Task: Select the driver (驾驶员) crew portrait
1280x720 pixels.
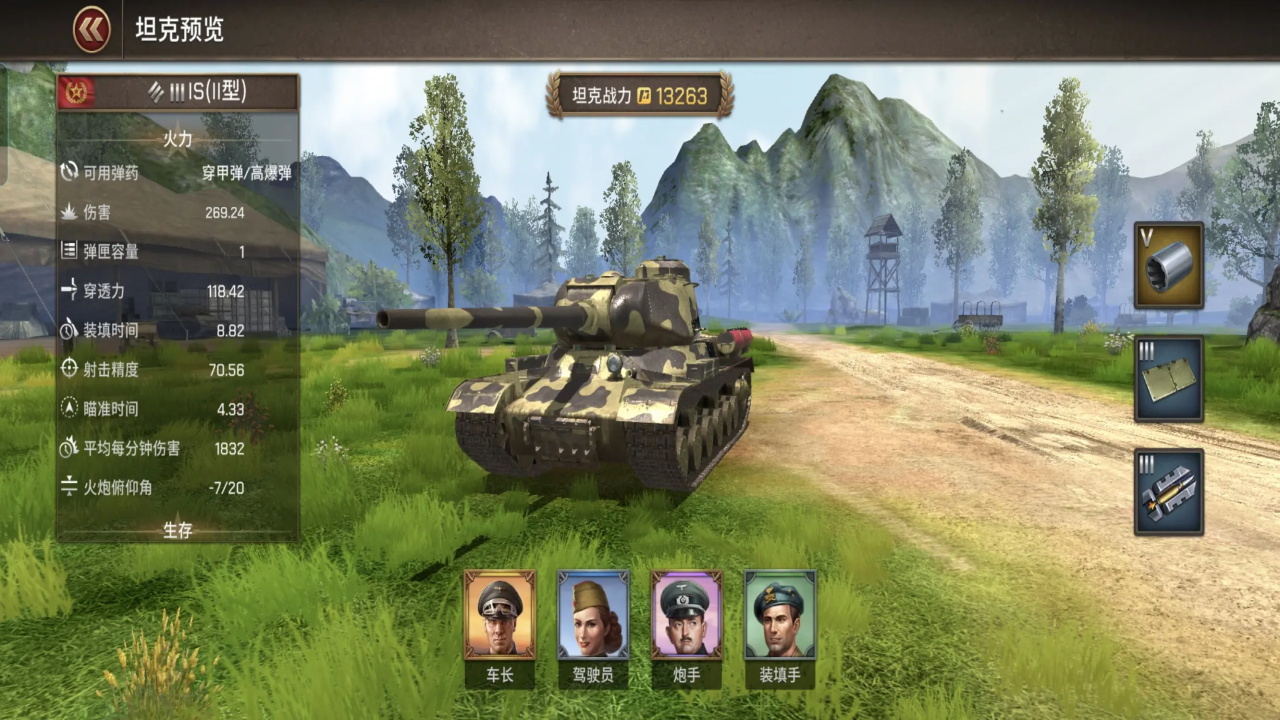Action: tap(593, 614)
